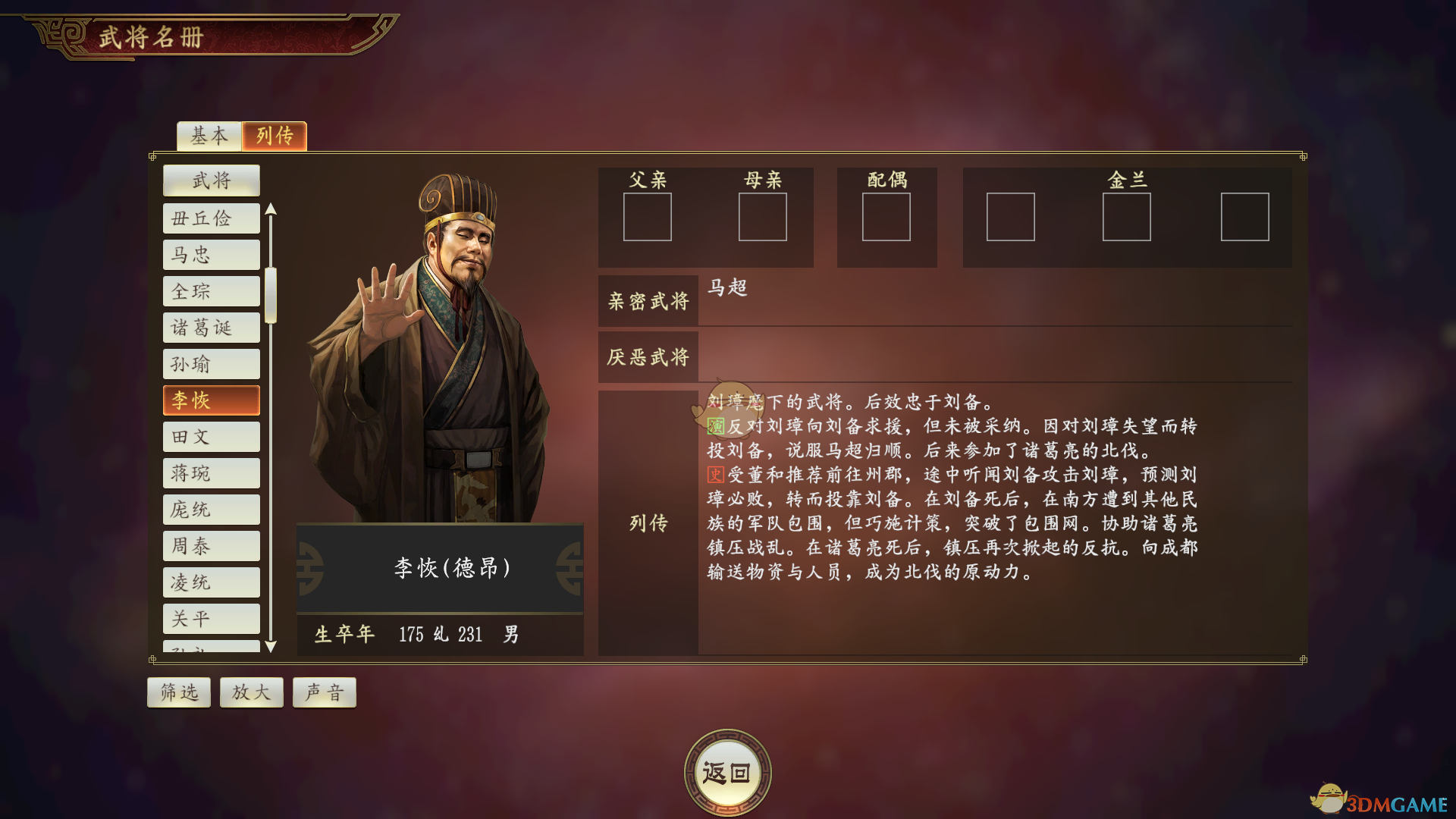Pick 关平 near the list bottom

[x=211, y=618]
